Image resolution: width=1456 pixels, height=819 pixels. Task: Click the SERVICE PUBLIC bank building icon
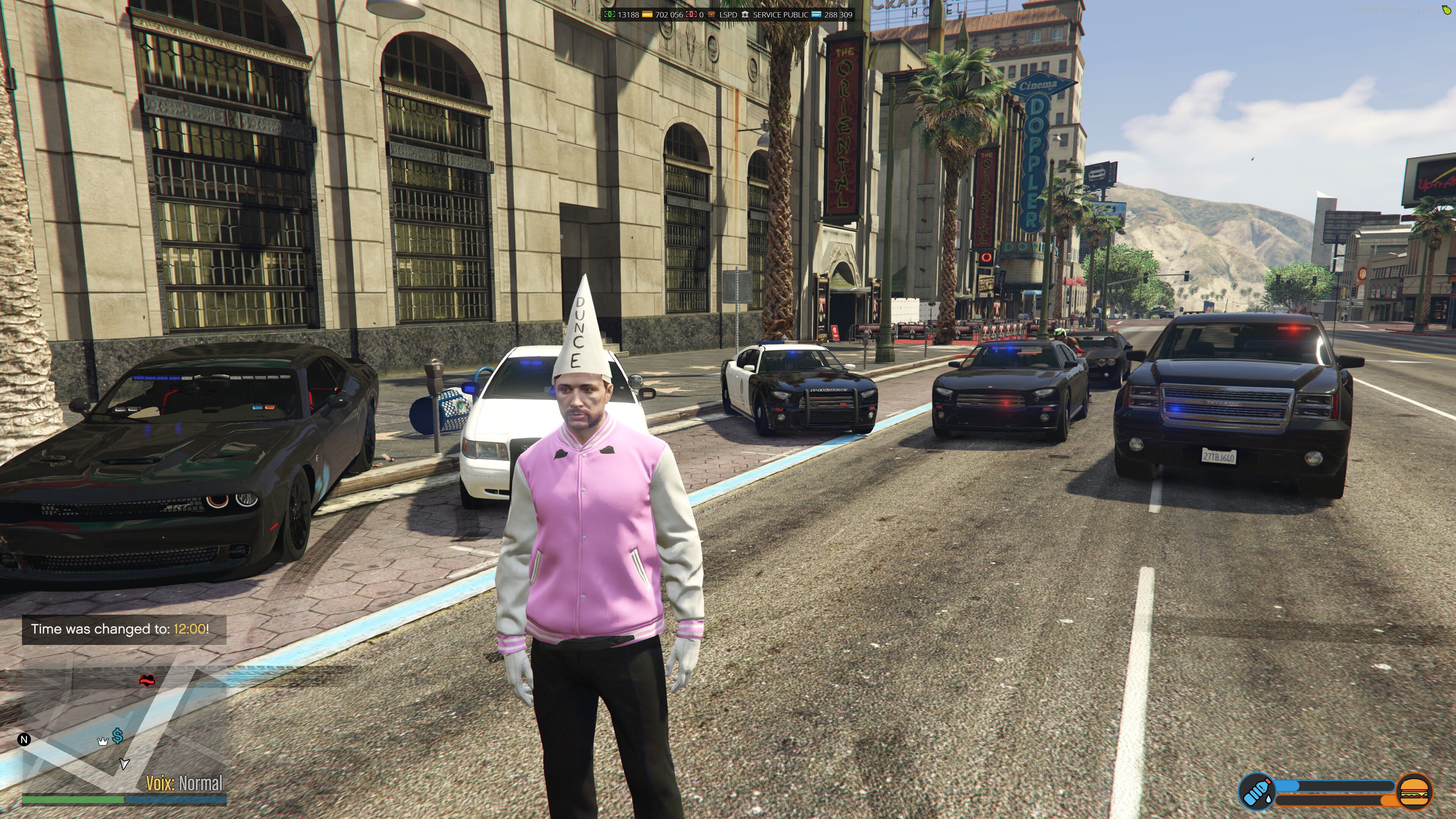(x=745, y=14)
